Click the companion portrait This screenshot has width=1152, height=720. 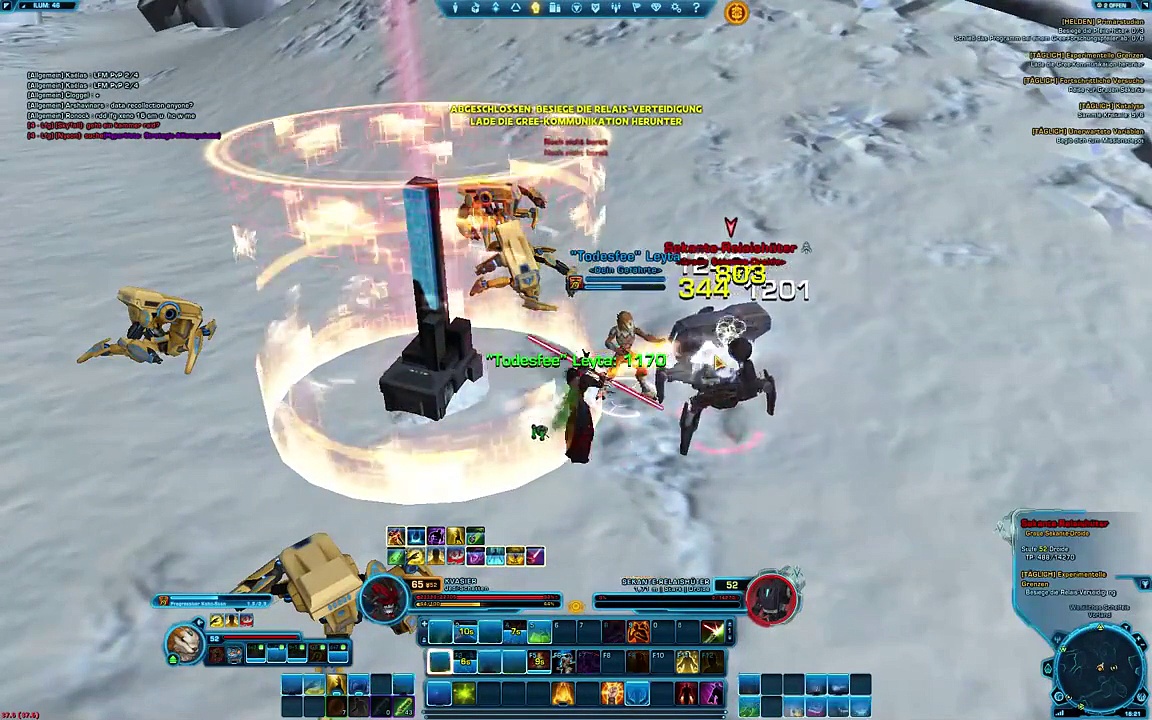point(185,642)
